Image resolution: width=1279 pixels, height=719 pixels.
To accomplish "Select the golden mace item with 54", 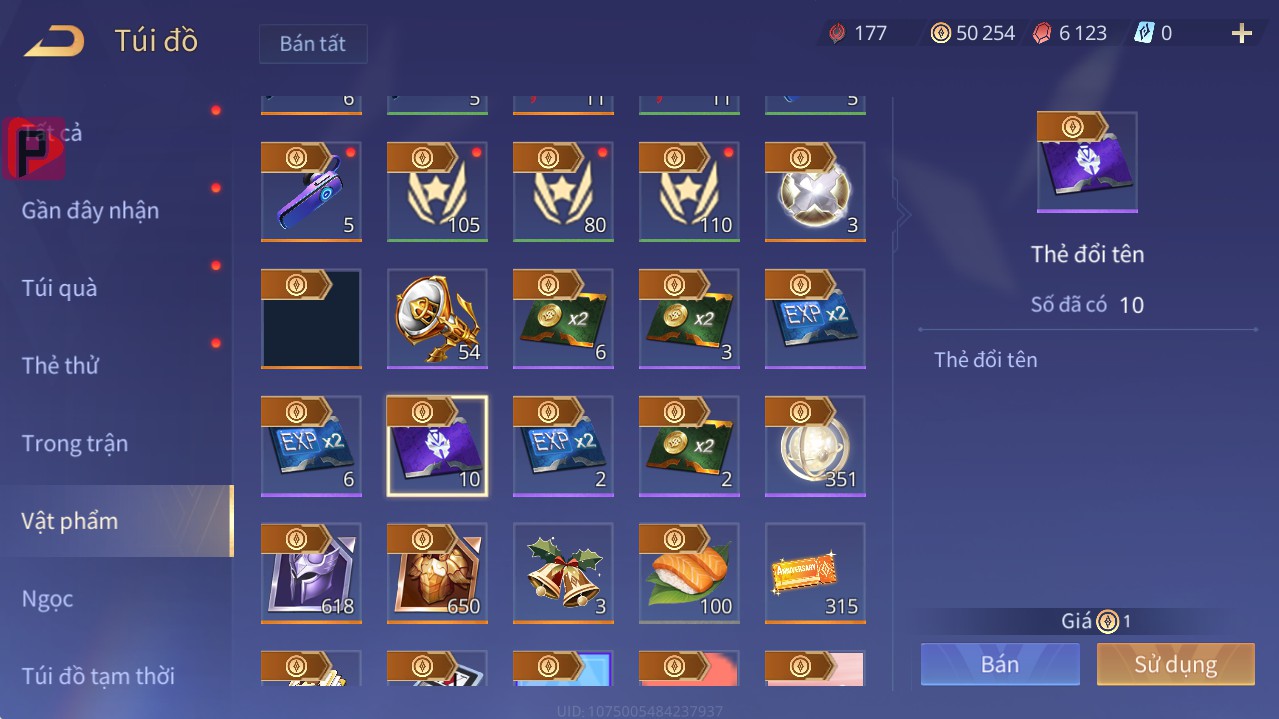I will (437, 319).
